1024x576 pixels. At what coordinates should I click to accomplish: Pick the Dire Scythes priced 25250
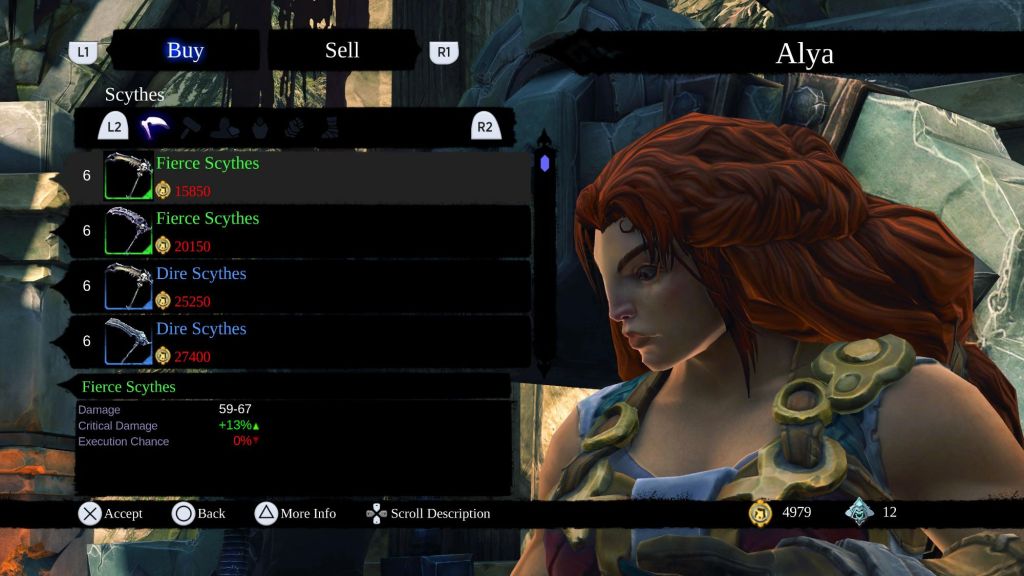[x=300, y=286]
